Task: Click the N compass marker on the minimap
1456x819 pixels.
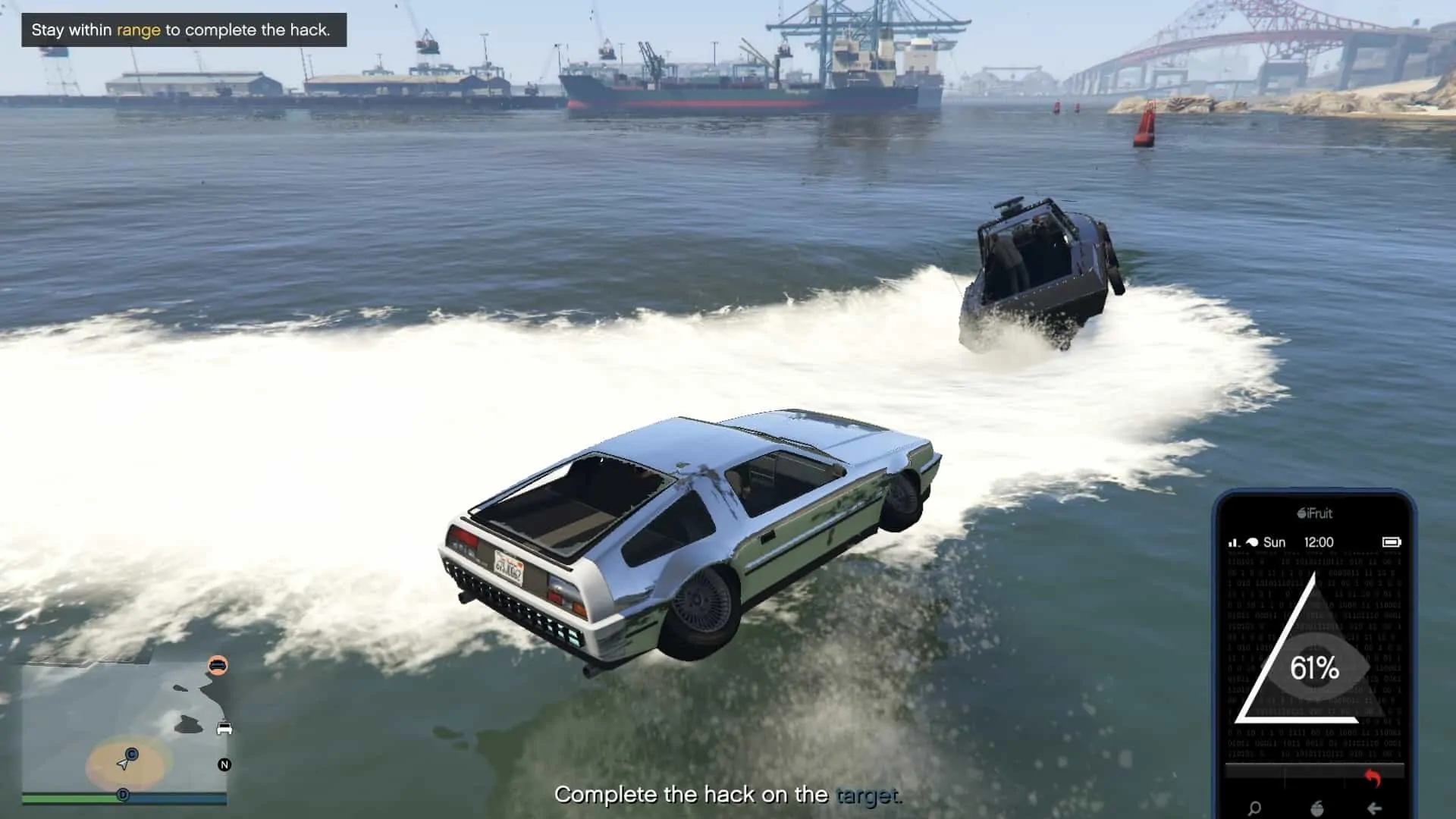Action: (x=224, y=765)
